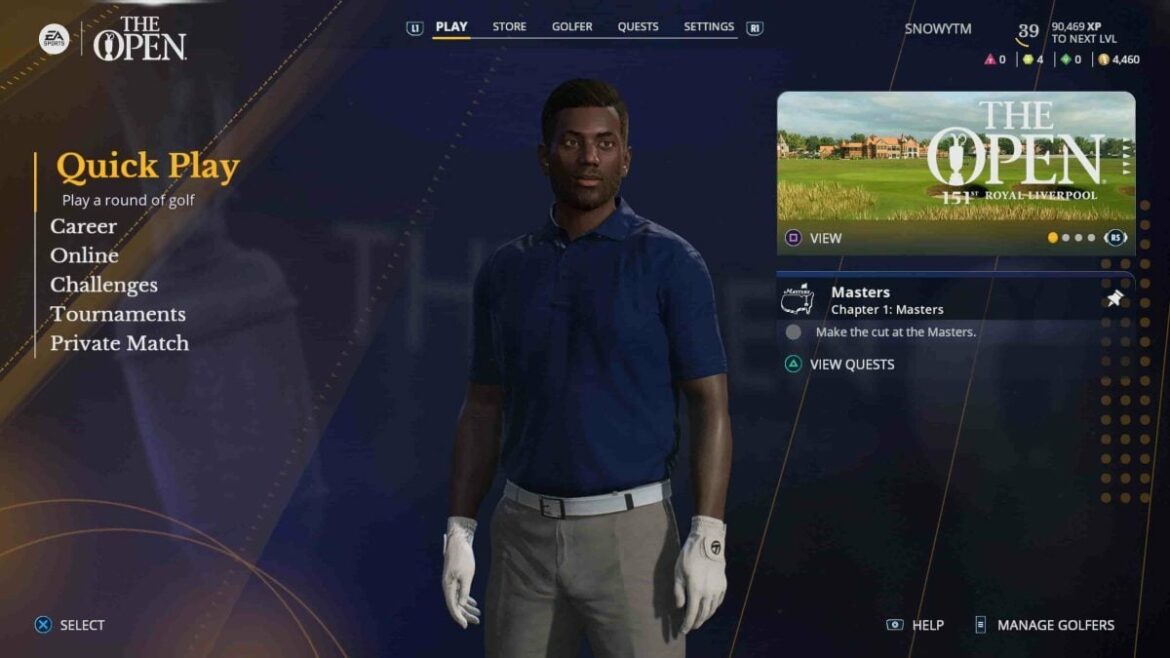Select Quick Play mode
The image size is (1170, 658).
pyautogui.click(x=147, y=168)
